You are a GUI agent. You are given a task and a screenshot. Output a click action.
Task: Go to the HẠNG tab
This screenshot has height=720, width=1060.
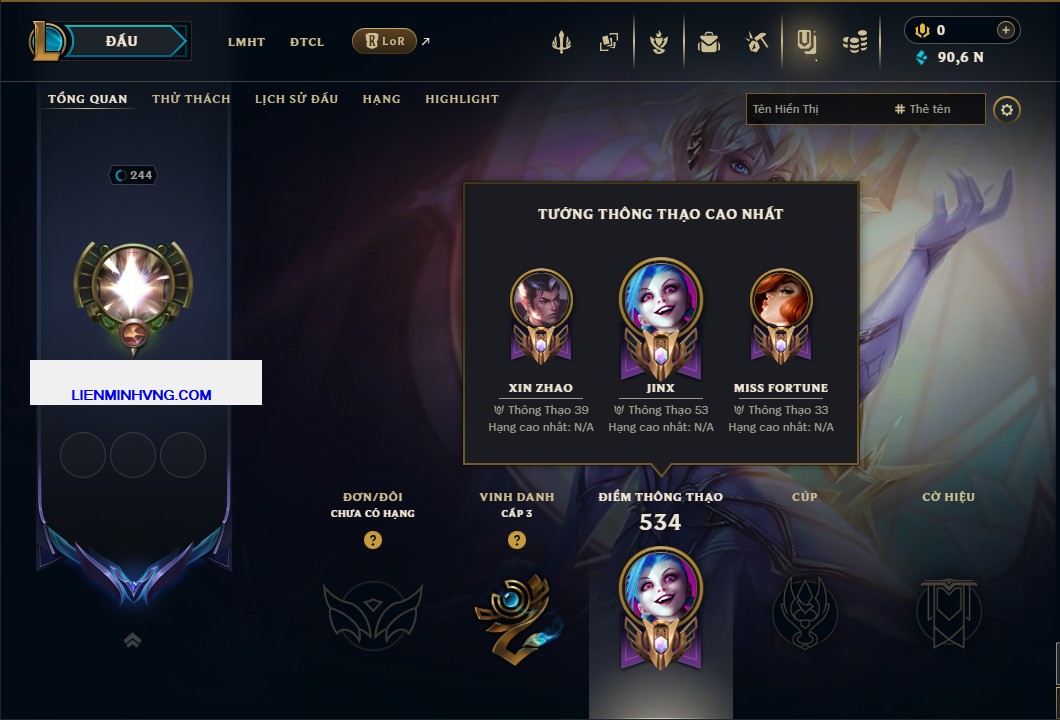coord(381,99)
